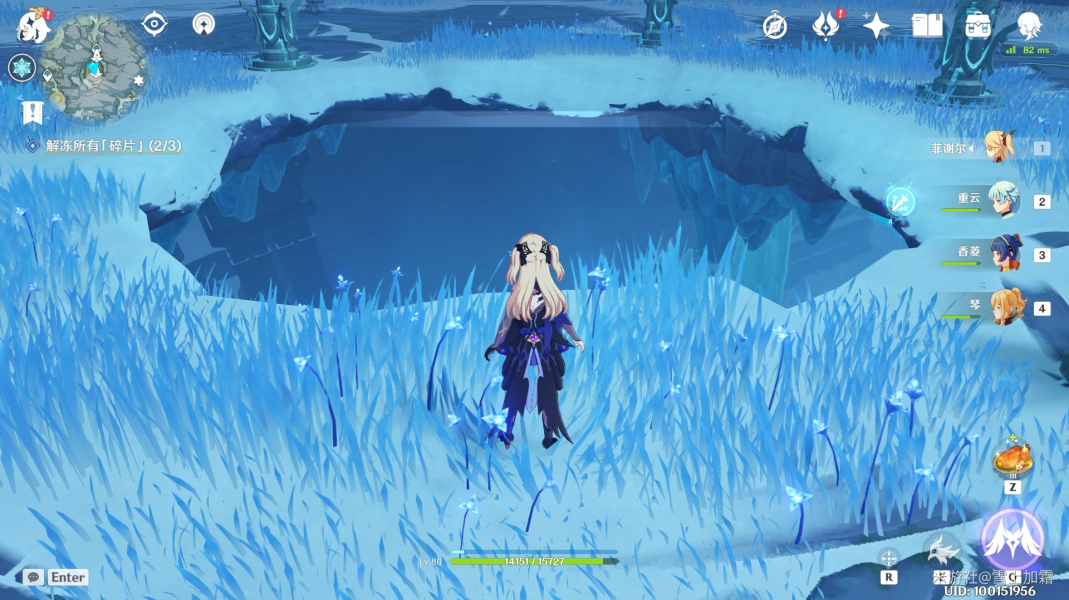
Task: Click the 解冻所有「碎片」 quest tracker
Action: 112,146
